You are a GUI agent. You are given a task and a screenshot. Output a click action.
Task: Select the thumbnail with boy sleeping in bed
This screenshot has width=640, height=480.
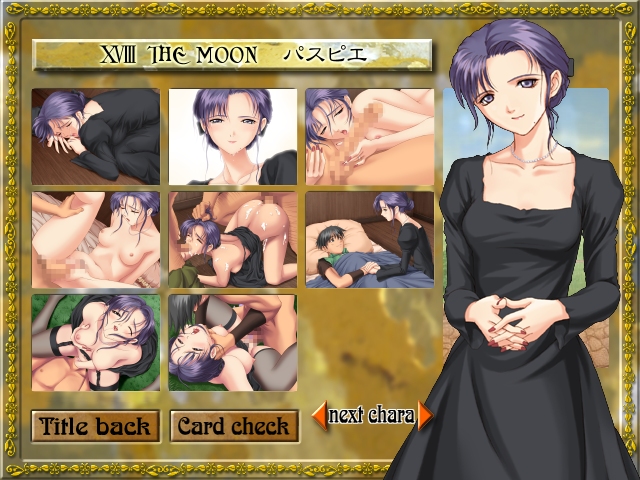[x=369, y=238]
